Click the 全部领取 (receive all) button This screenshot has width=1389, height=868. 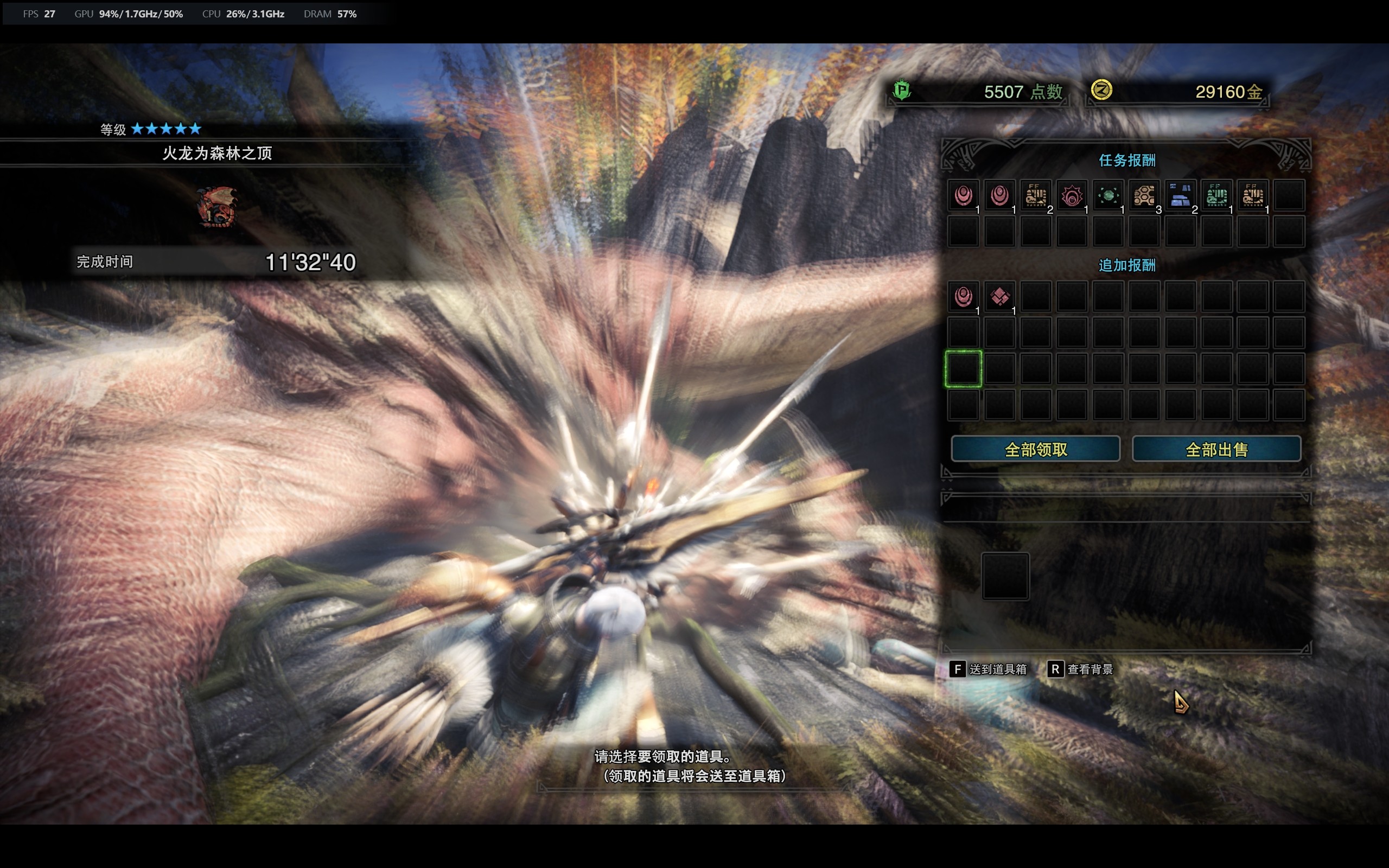pyautogui.click(x=1035, y=449)
